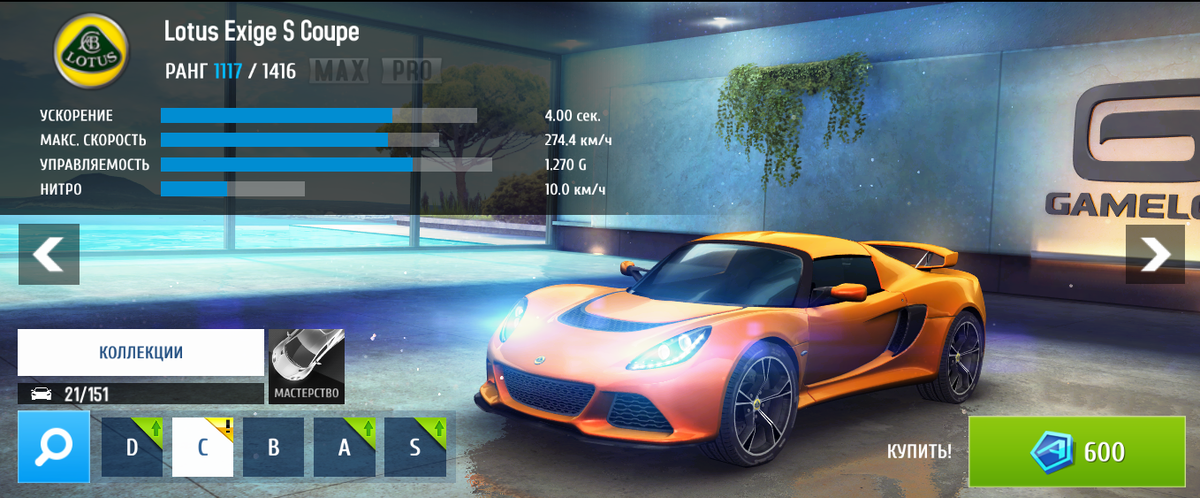The width and height of the screenshot is (1200, 498).
Task: Click the magnifying glass search button
Action: pyautogui.click(x=47, y=446)
